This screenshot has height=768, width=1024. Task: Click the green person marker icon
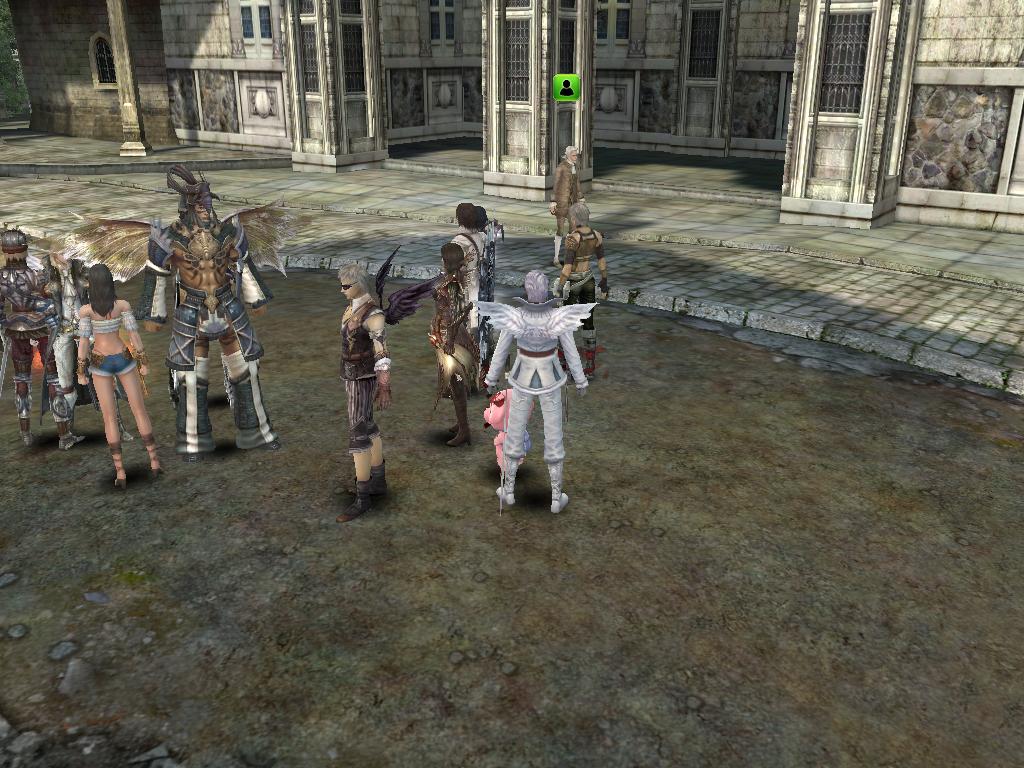[567, 88]
